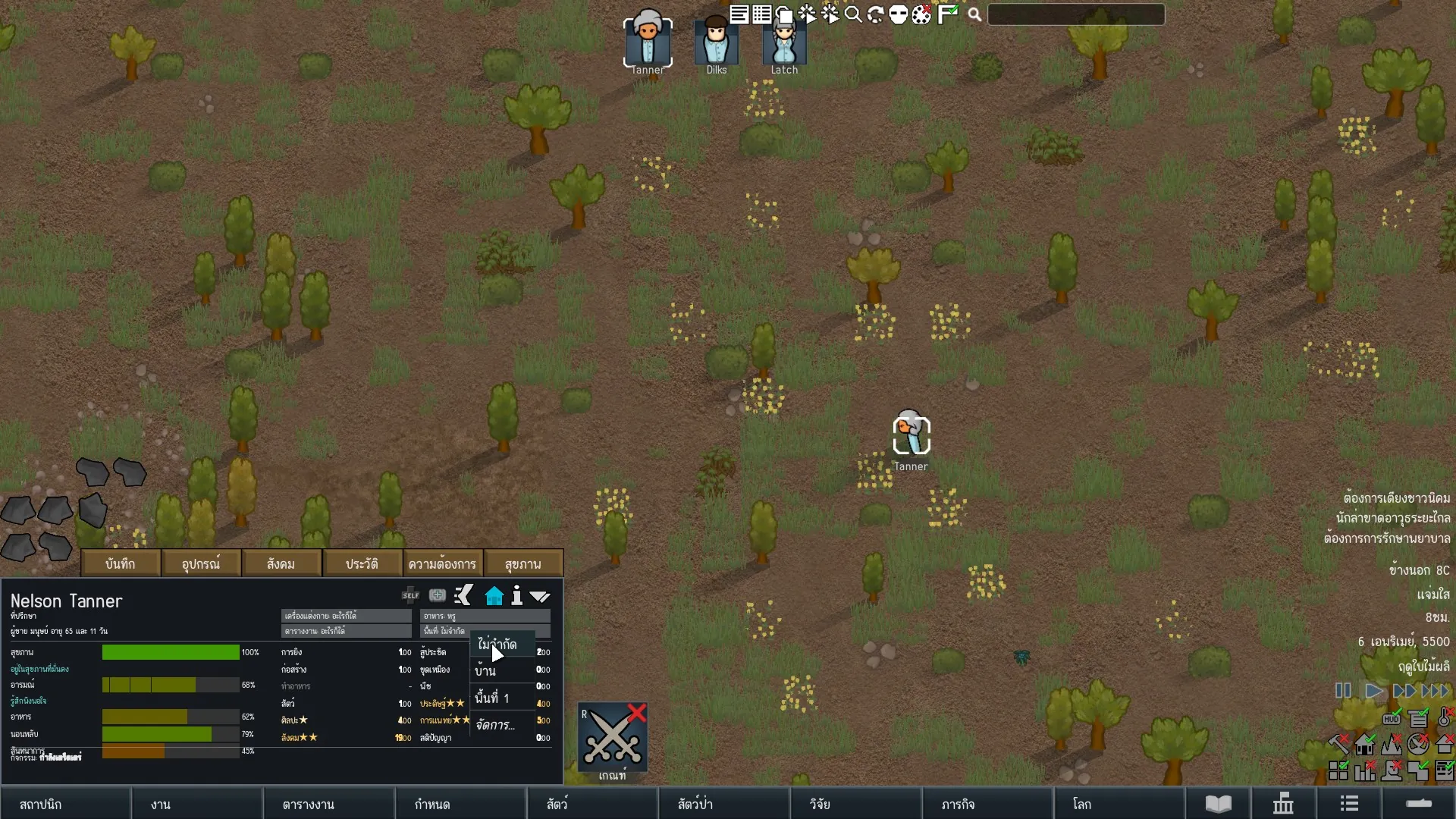Show the สุขภาพ health tab for Tanner

(523, 564)
